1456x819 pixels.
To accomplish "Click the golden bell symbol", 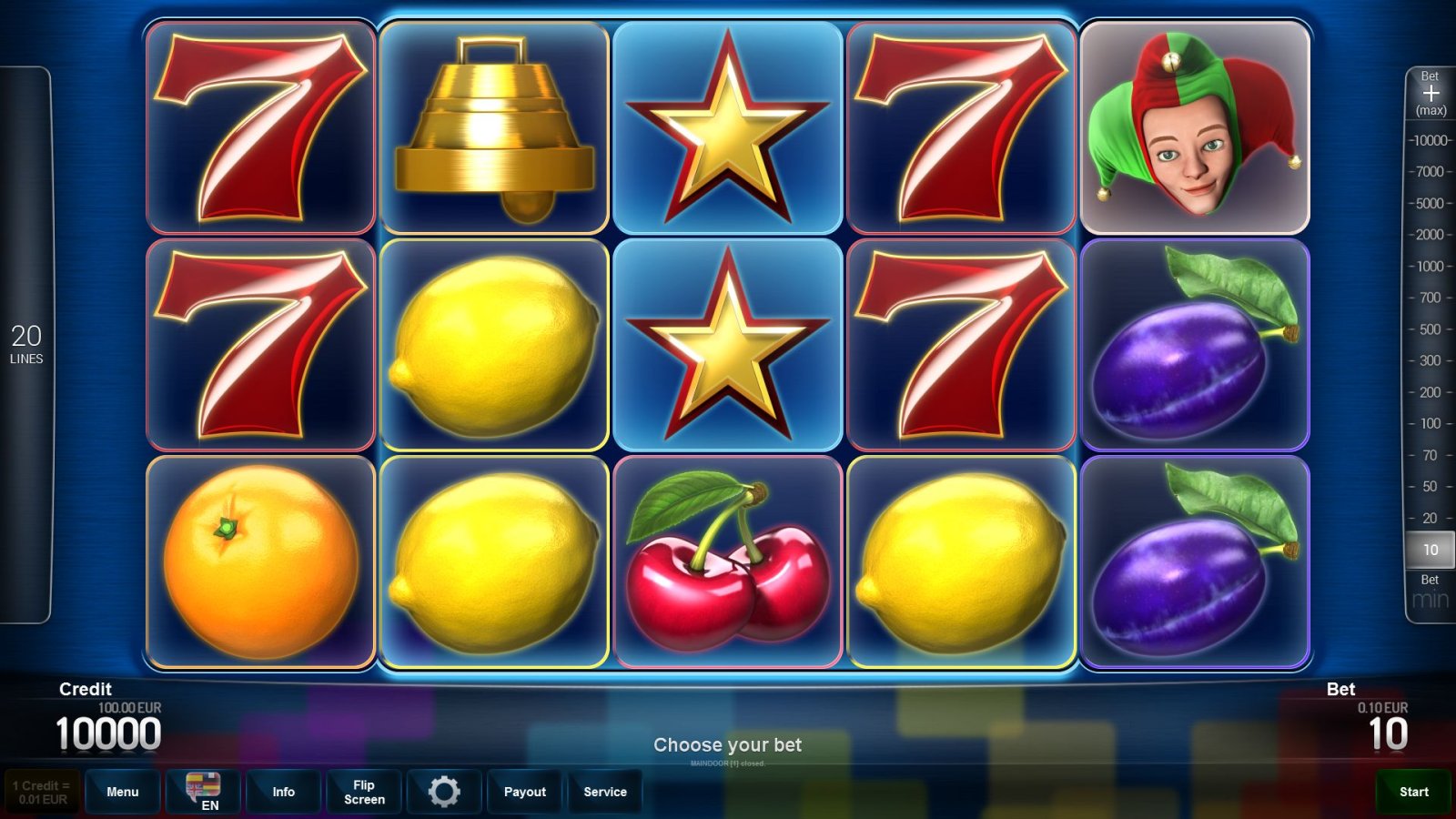I will 496,127.
